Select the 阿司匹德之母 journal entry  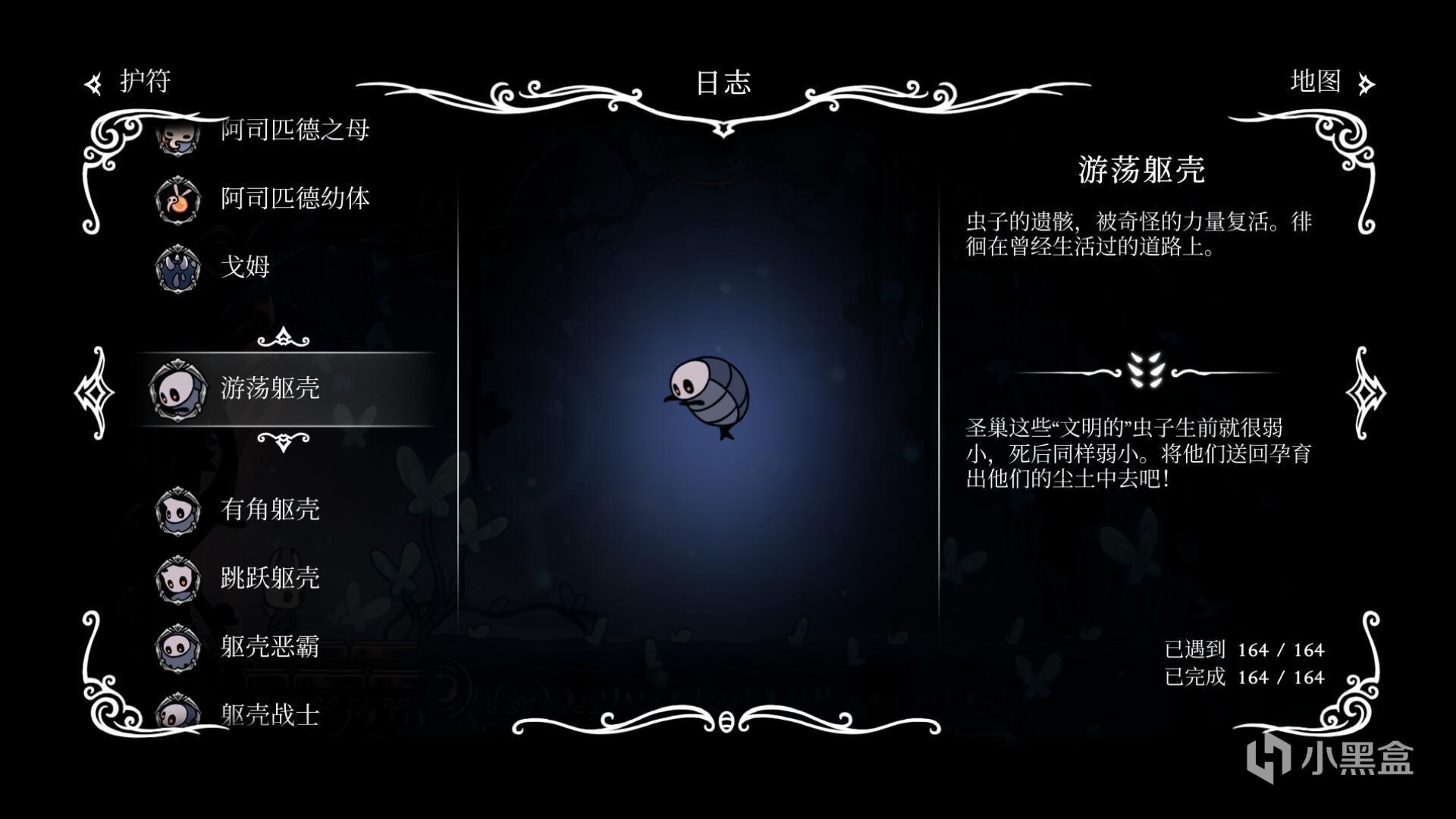[x=294, y=130]
